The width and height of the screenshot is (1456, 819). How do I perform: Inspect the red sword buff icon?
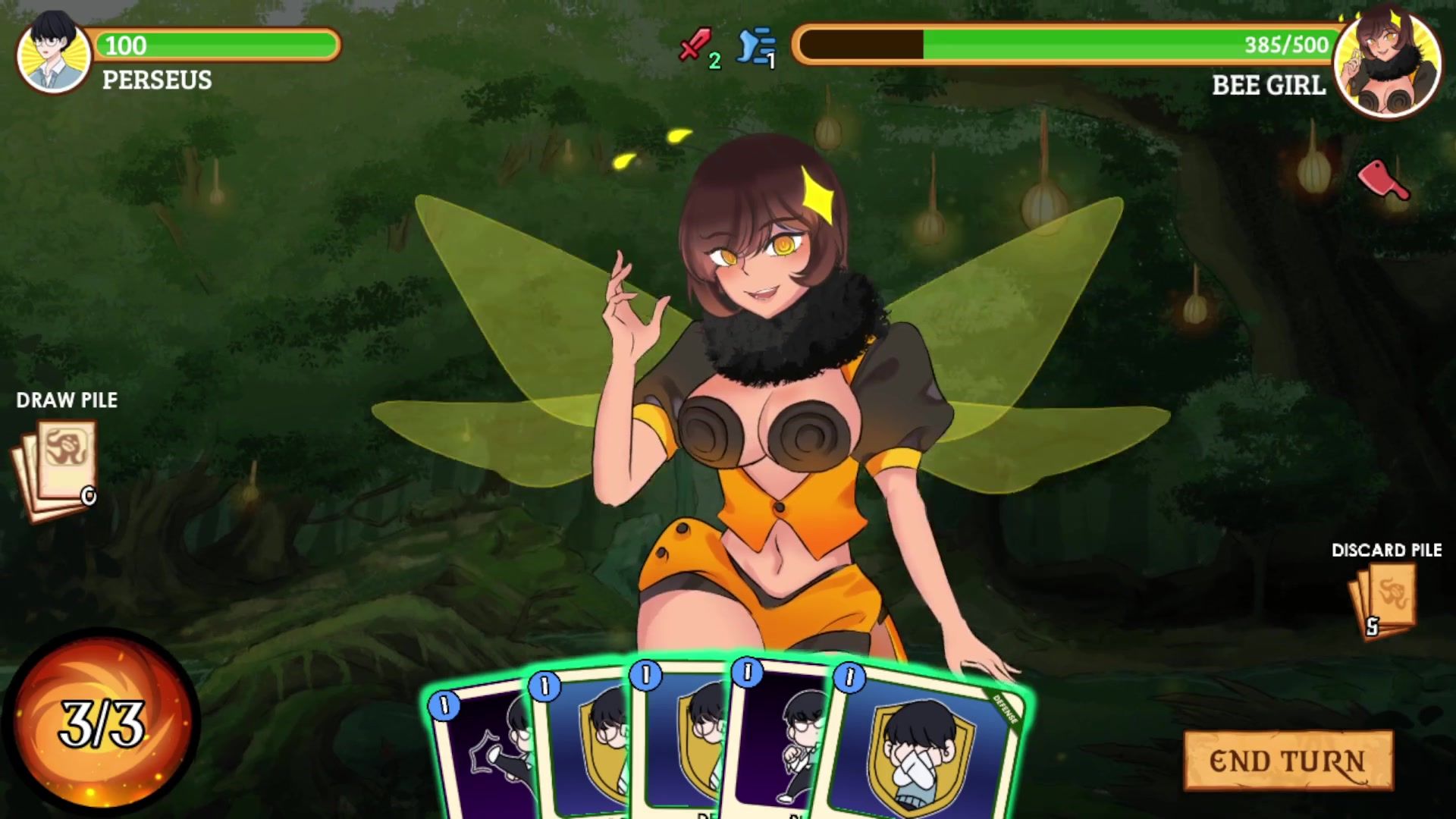click(695, 45)
